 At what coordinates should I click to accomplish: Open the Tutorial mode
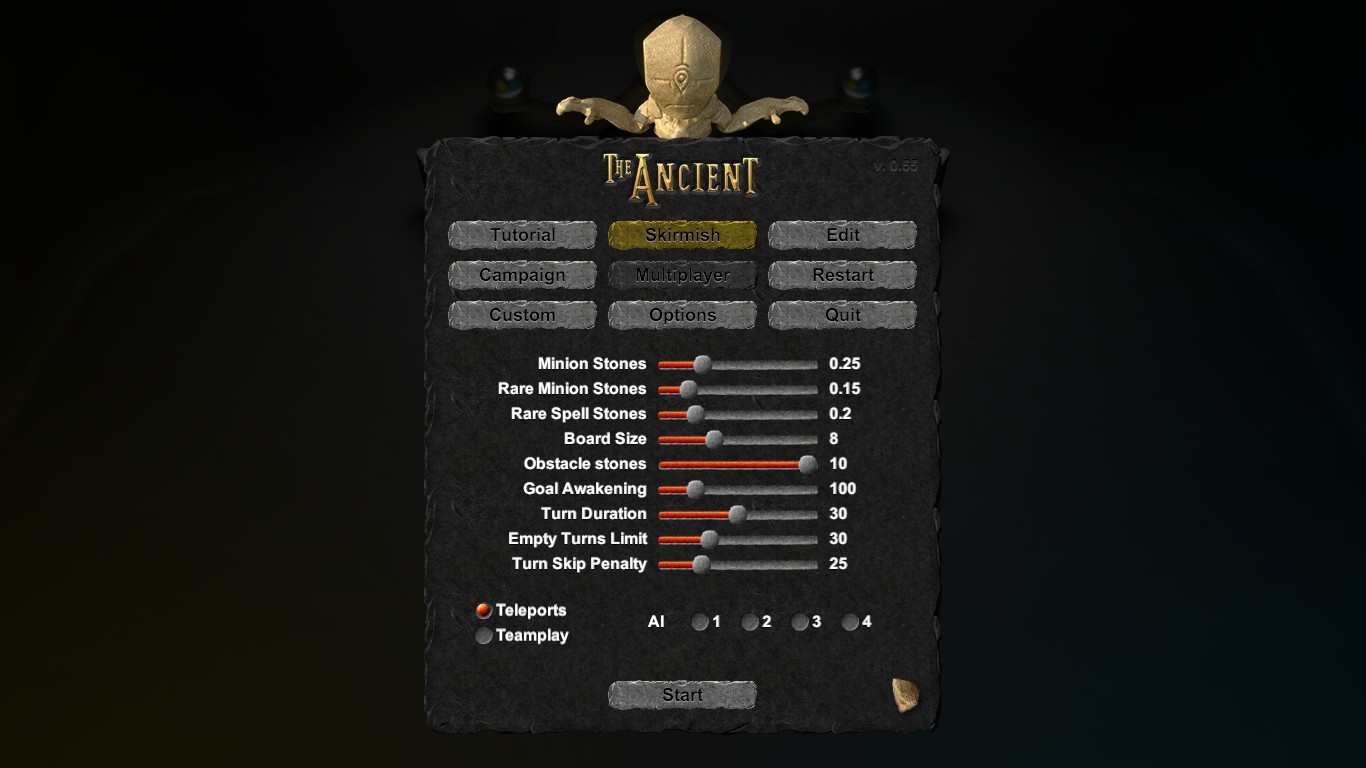point(521,235)
